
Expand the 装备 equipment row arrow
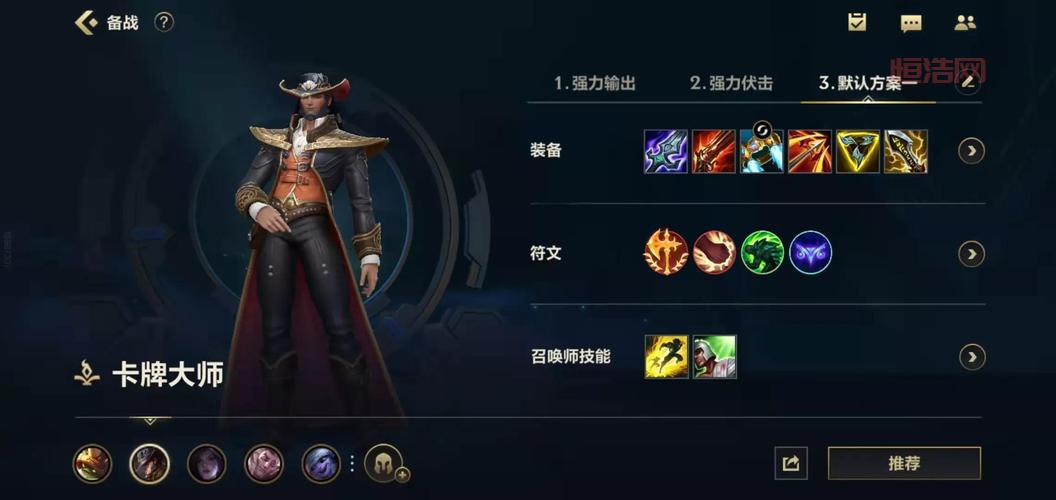[x=971, y=151]
